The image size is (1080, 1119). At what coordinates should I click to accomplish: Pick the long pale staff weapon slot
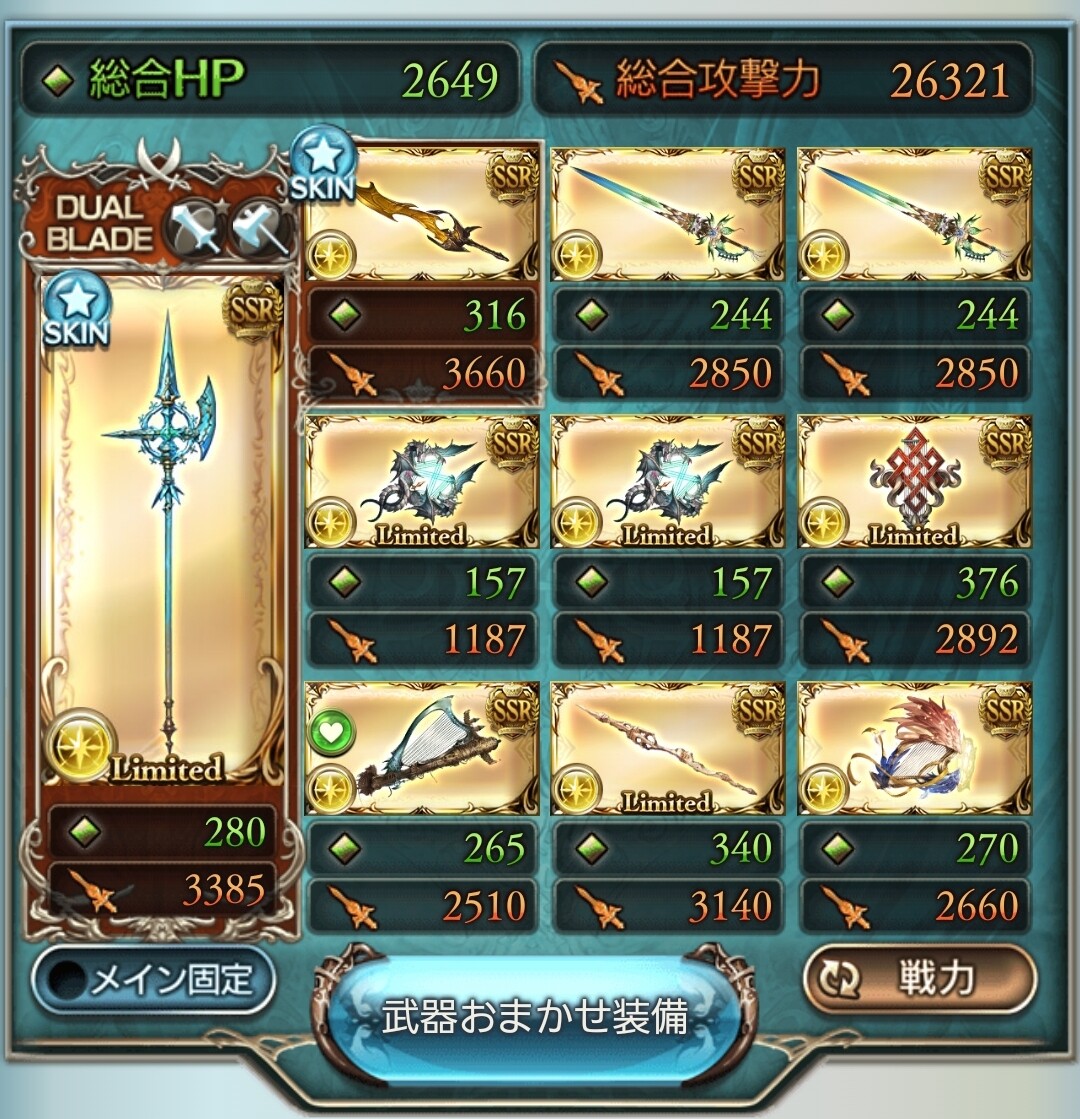(667, 748)
